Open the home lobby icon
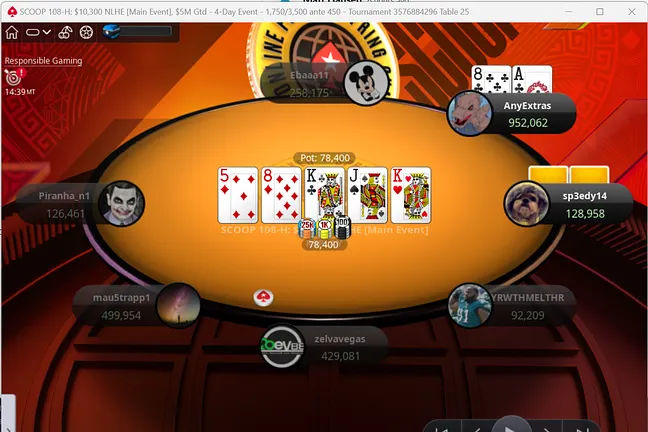Image resolution: width=648 pixels, height=432 pixels. click(x=12, y=32)
